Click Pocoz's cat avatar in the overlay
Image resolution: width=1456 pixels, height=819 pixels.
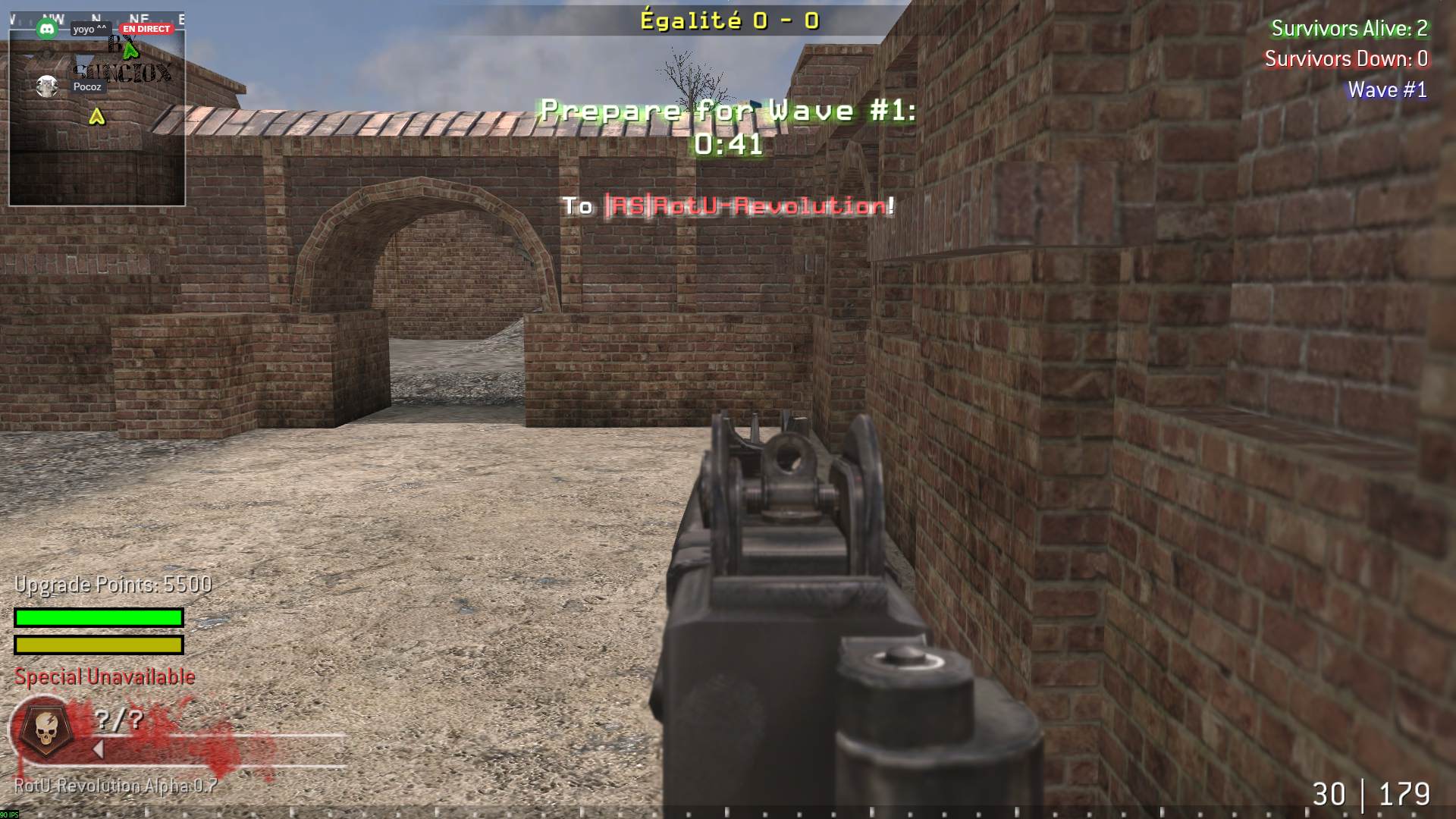(47, 86)
